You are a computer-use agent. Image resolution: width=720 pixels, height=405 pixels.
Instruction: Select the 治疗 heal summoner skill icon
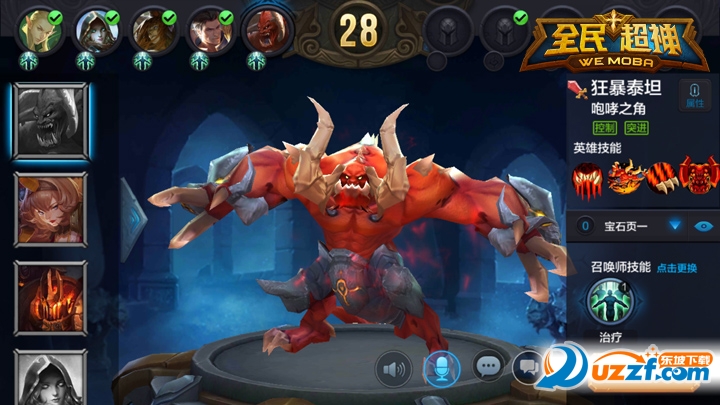click(x=608, y=302)
